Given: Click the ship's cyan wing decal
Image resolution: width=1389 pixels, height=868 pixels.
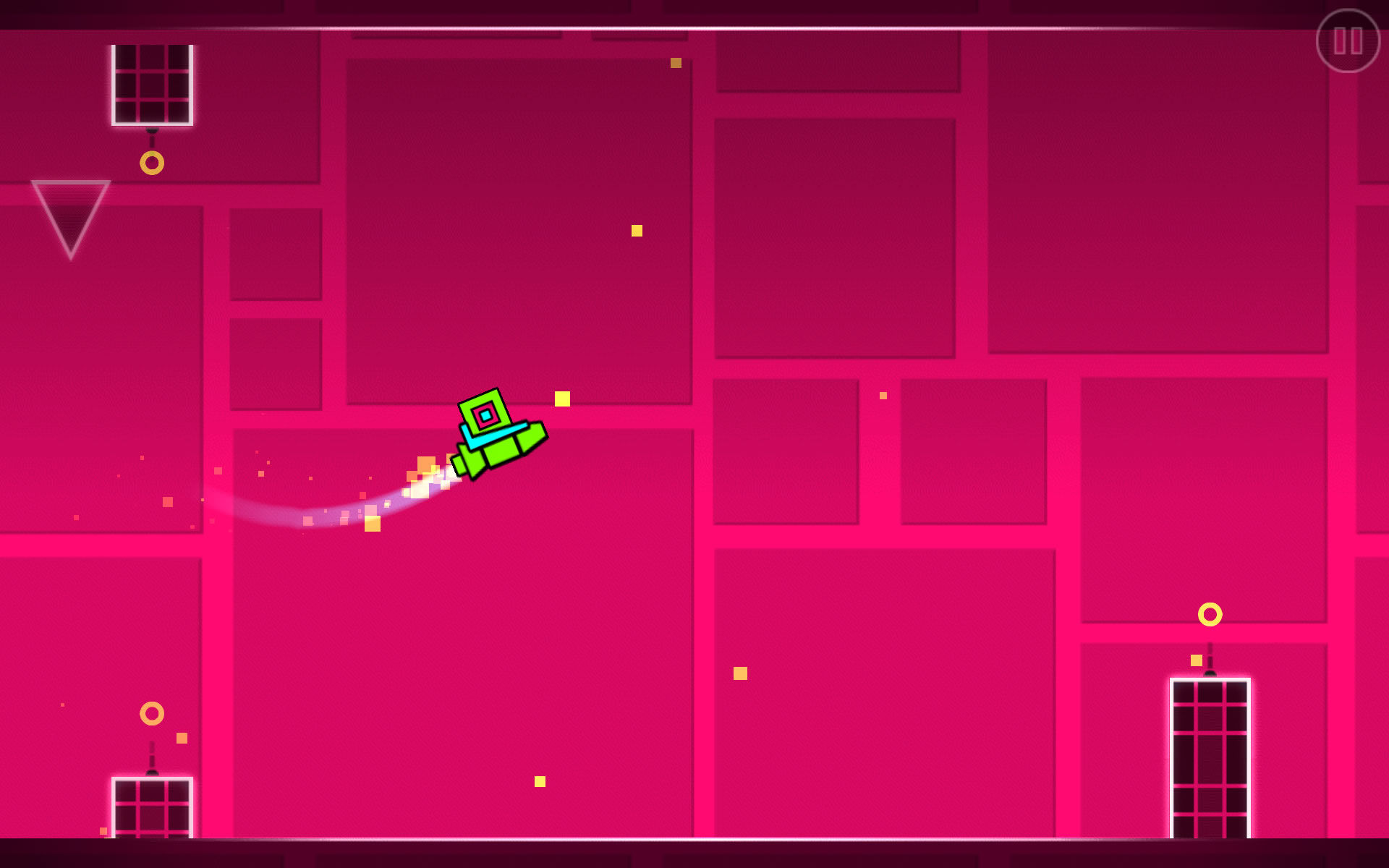Looking at the screenshot, I should [496, 436].
